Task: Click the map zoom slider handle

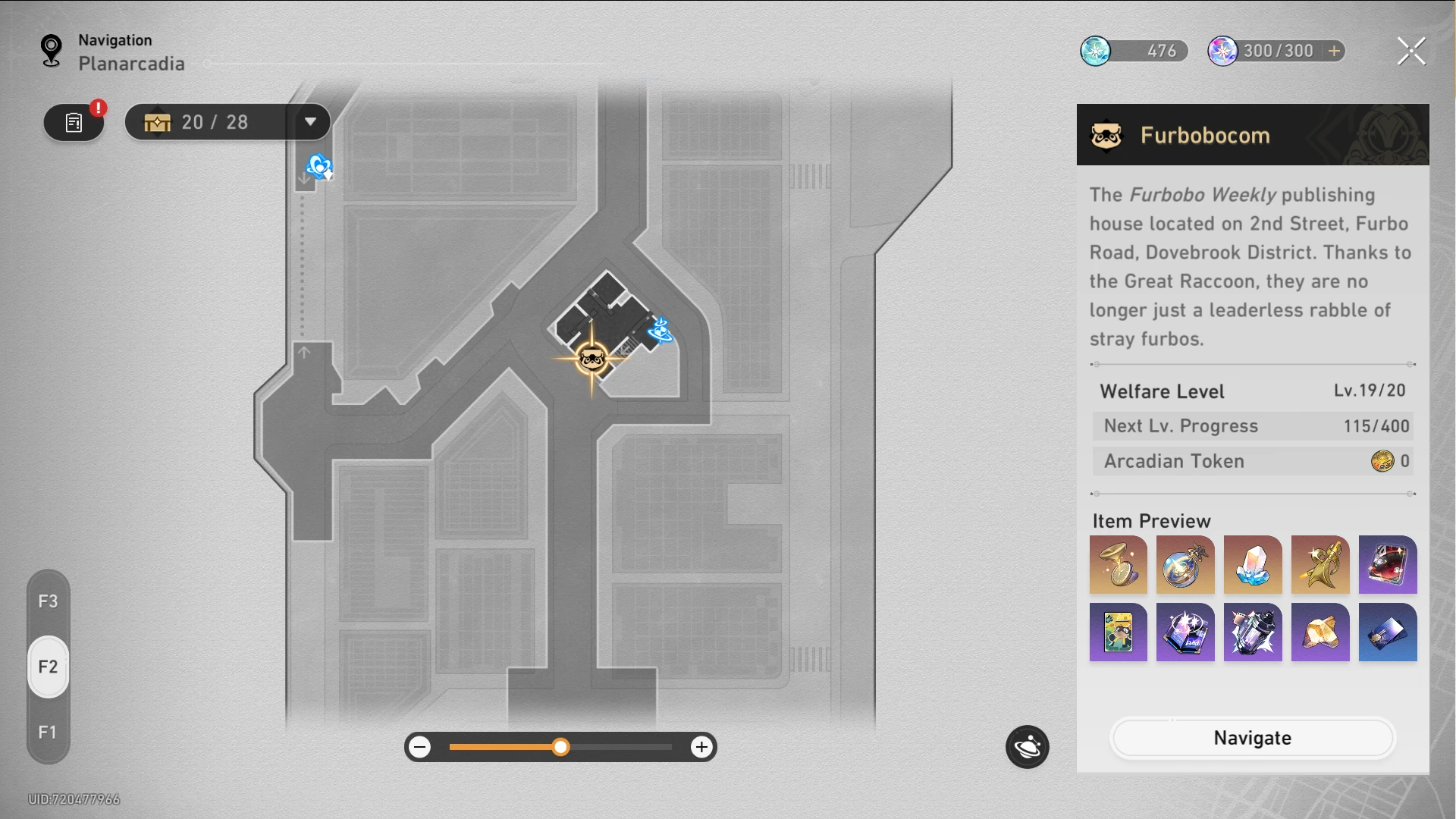Action: coord(560,747)
